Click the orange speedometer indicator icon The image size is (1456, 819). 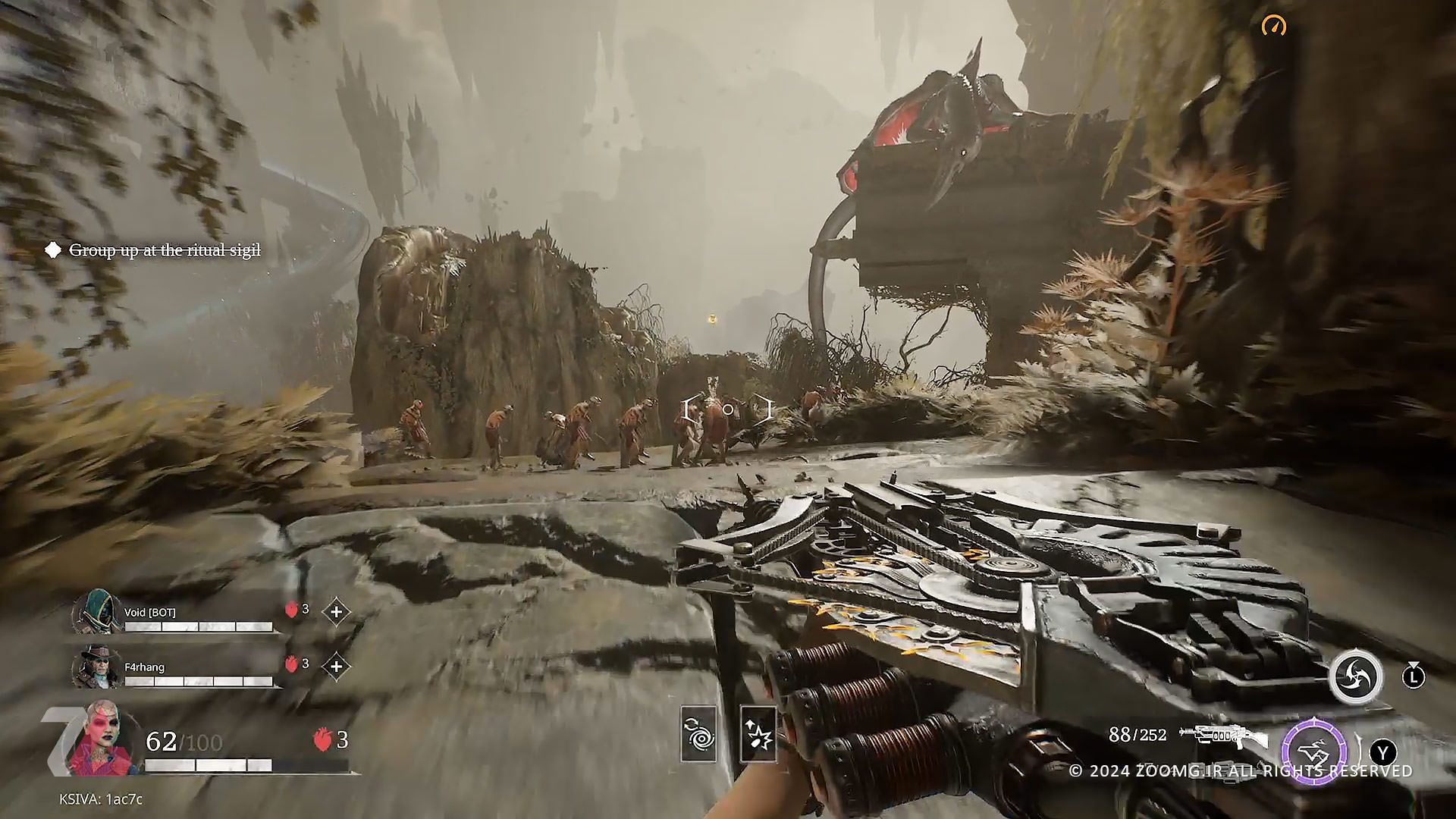pyautogui.click(x=1274, y=27)
